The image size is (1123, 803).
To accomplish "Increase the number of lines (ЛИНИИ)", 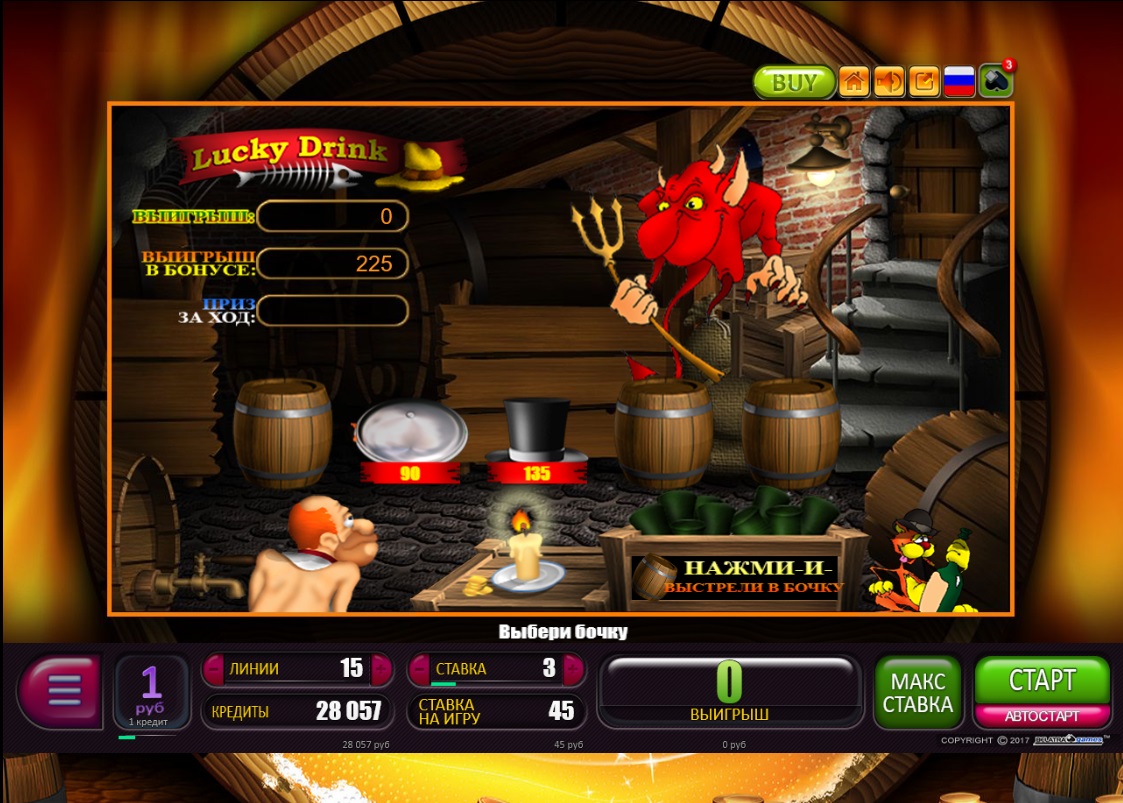I will pos(381,669).
